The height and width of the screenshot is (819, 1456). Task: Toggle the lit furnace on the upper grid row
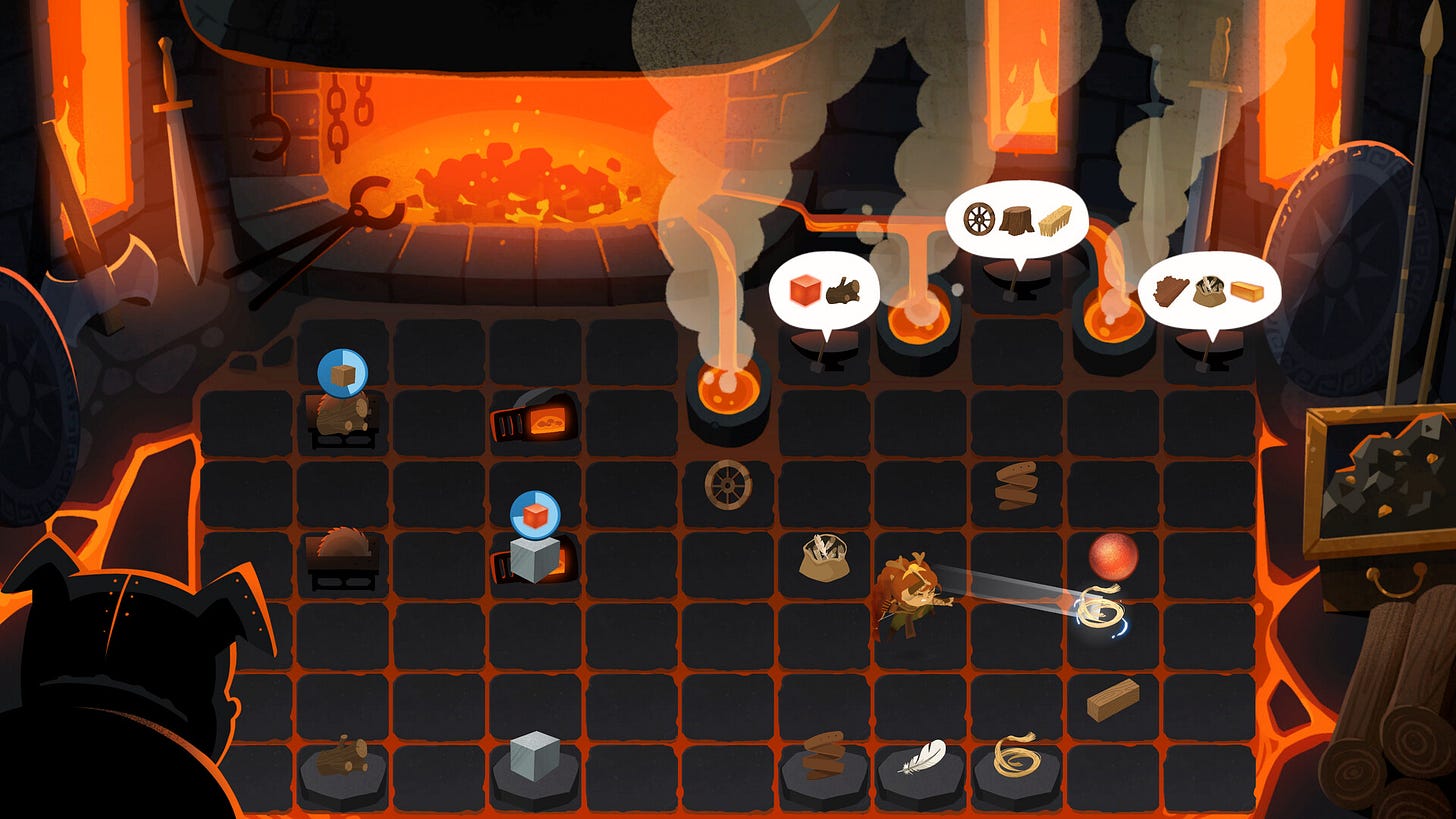535,420
